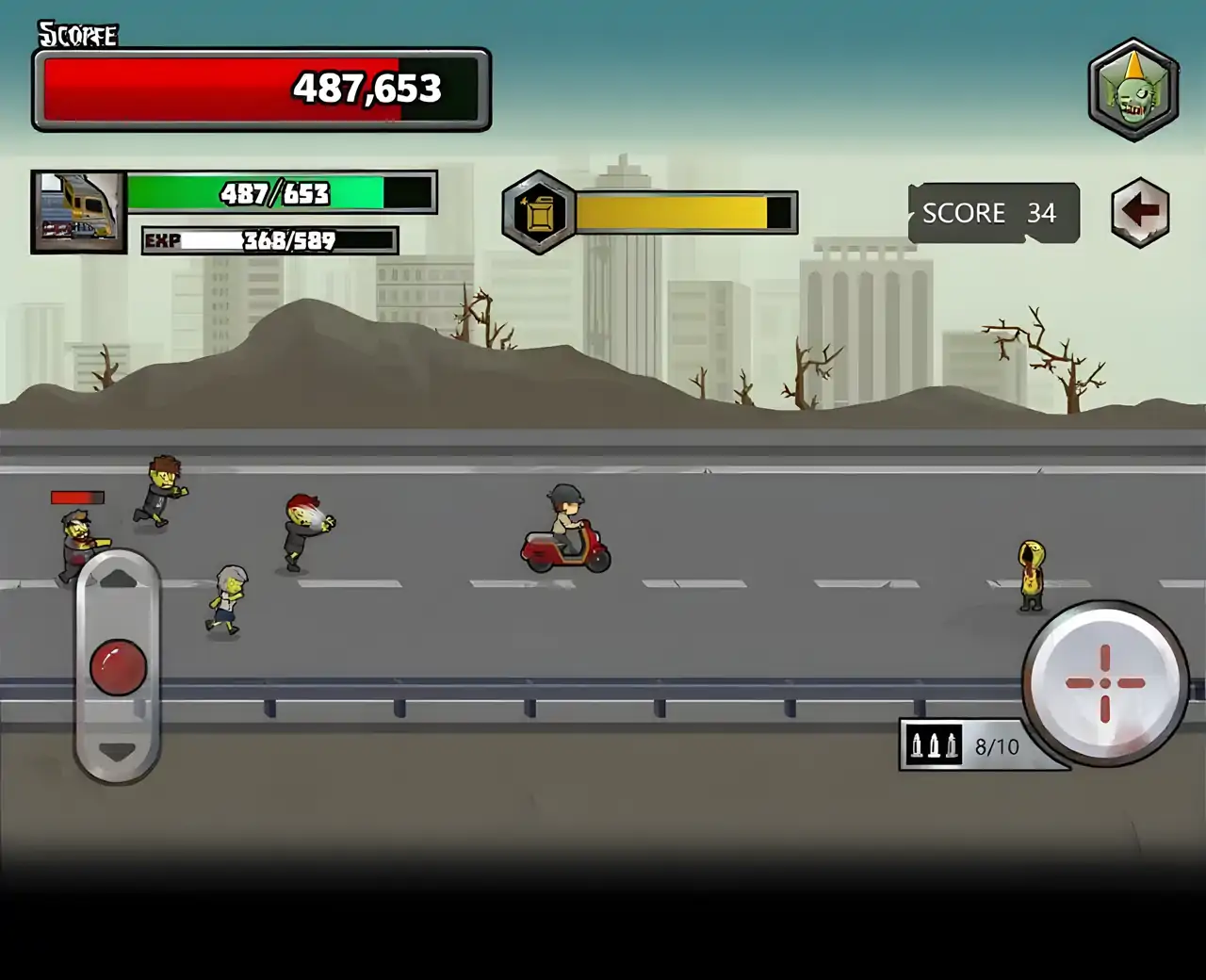The height and width of the screenshot is (980, 1206).
Task: Tap the fuel canister hexagon icon
Action: pyautogui.click(x=539, y=213)
